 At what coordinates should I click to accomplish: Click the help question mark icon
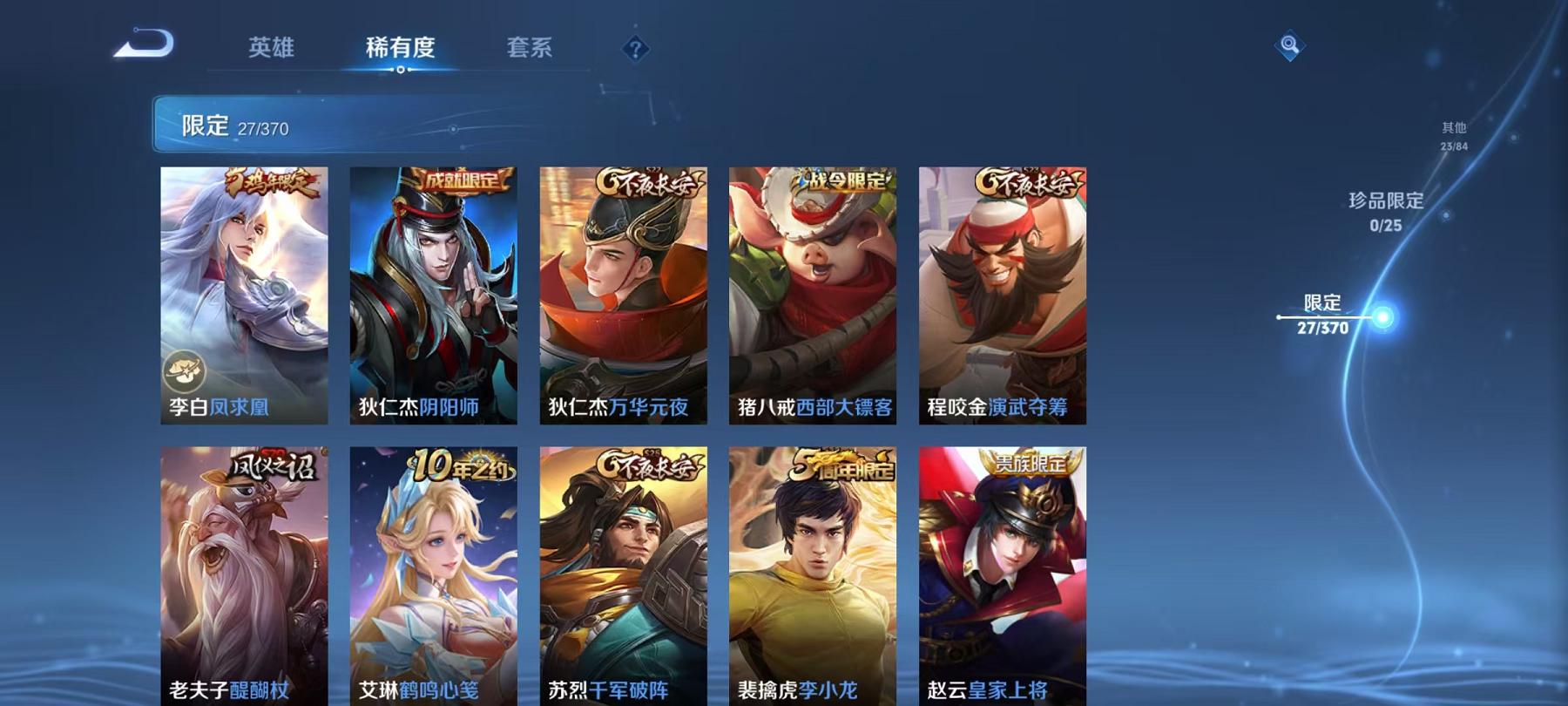tap(635, 49)
